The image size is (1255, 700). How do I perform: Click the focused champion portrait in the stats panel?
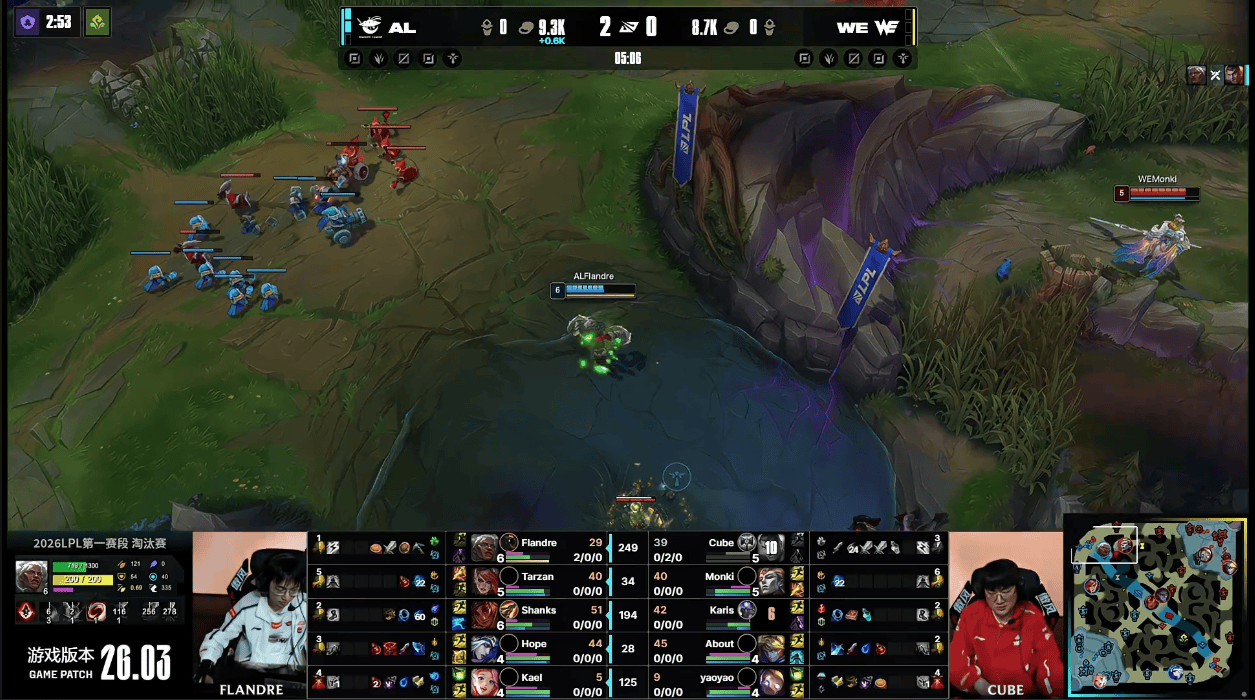pos(31,576)
